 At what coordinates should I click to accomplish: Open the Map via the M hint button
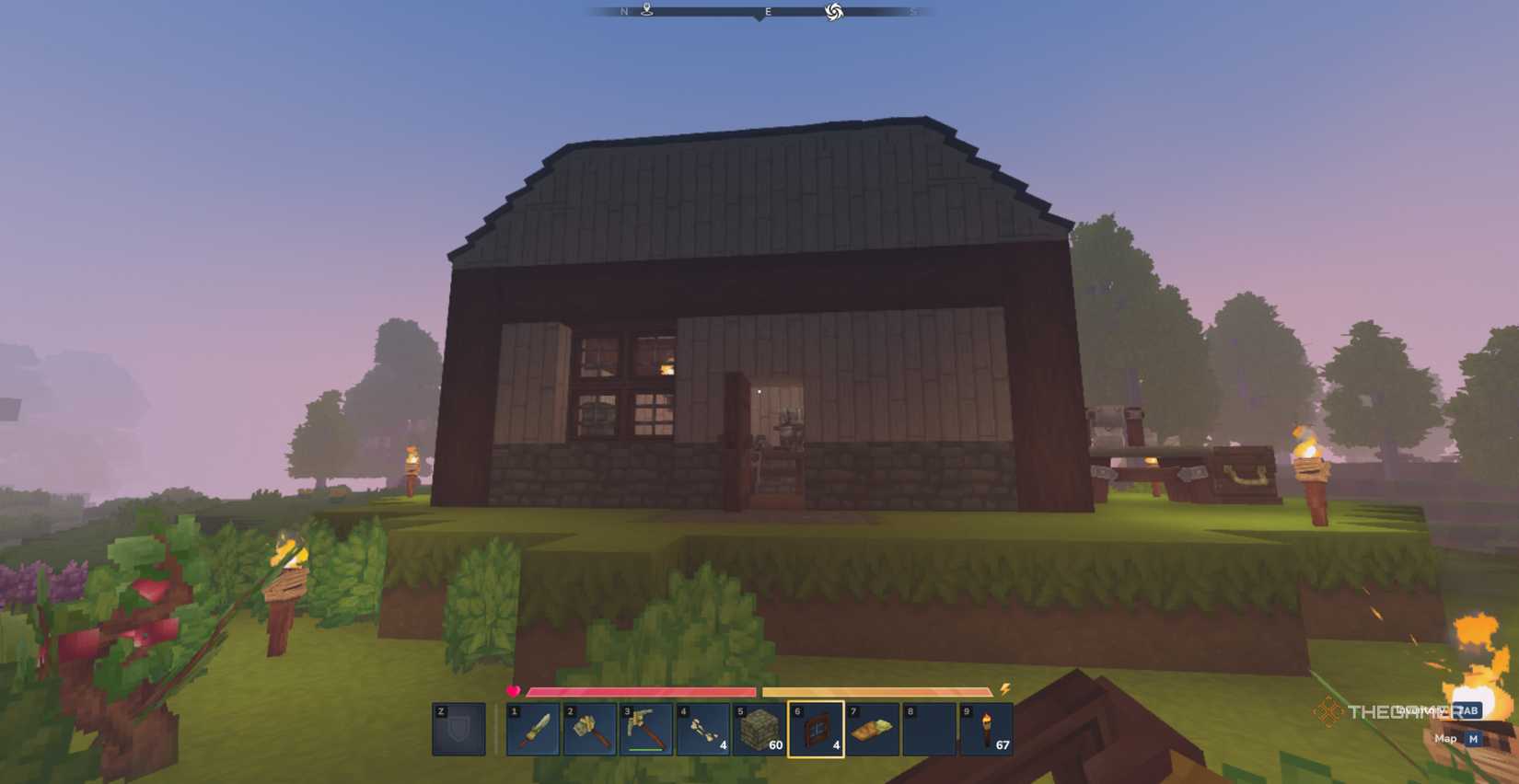click(1474, 738)
